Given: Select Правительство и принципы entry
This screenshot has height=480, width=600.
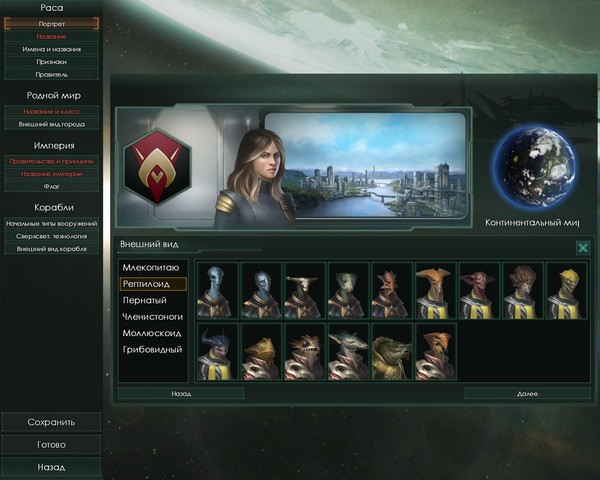Looking at the screenshot, I should pyautogui.click(x=51, y=160).
